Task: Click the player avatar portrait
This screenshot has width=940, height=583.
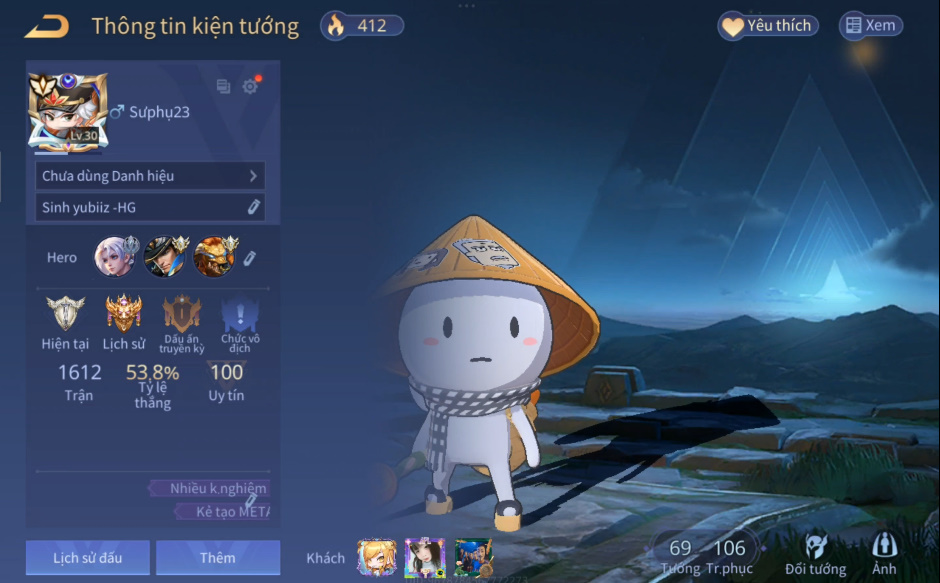Action: click(68, 111)
